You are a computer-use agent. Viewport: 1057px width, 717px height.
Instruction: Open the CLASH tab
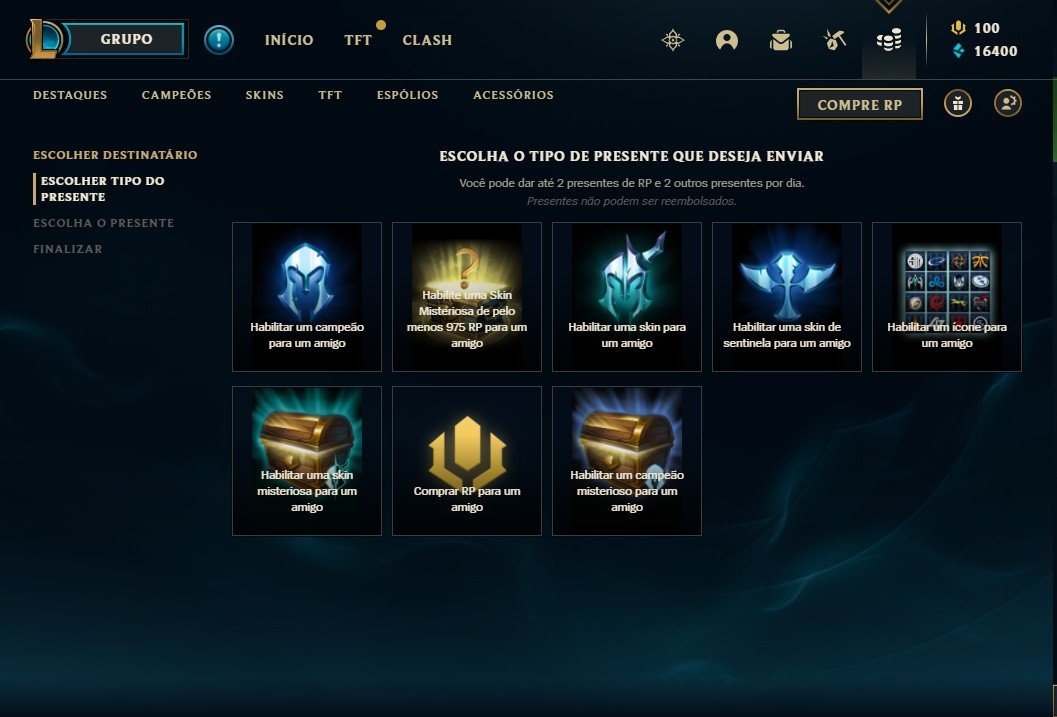pos(427,41)
